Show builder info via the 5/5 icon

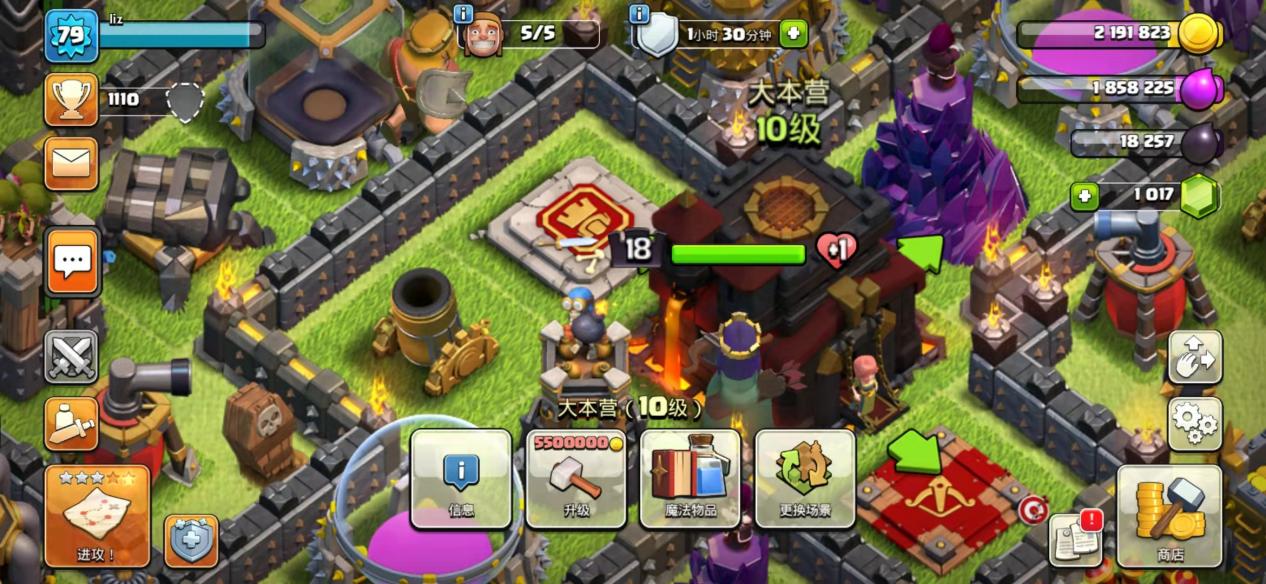pos(480,34)
